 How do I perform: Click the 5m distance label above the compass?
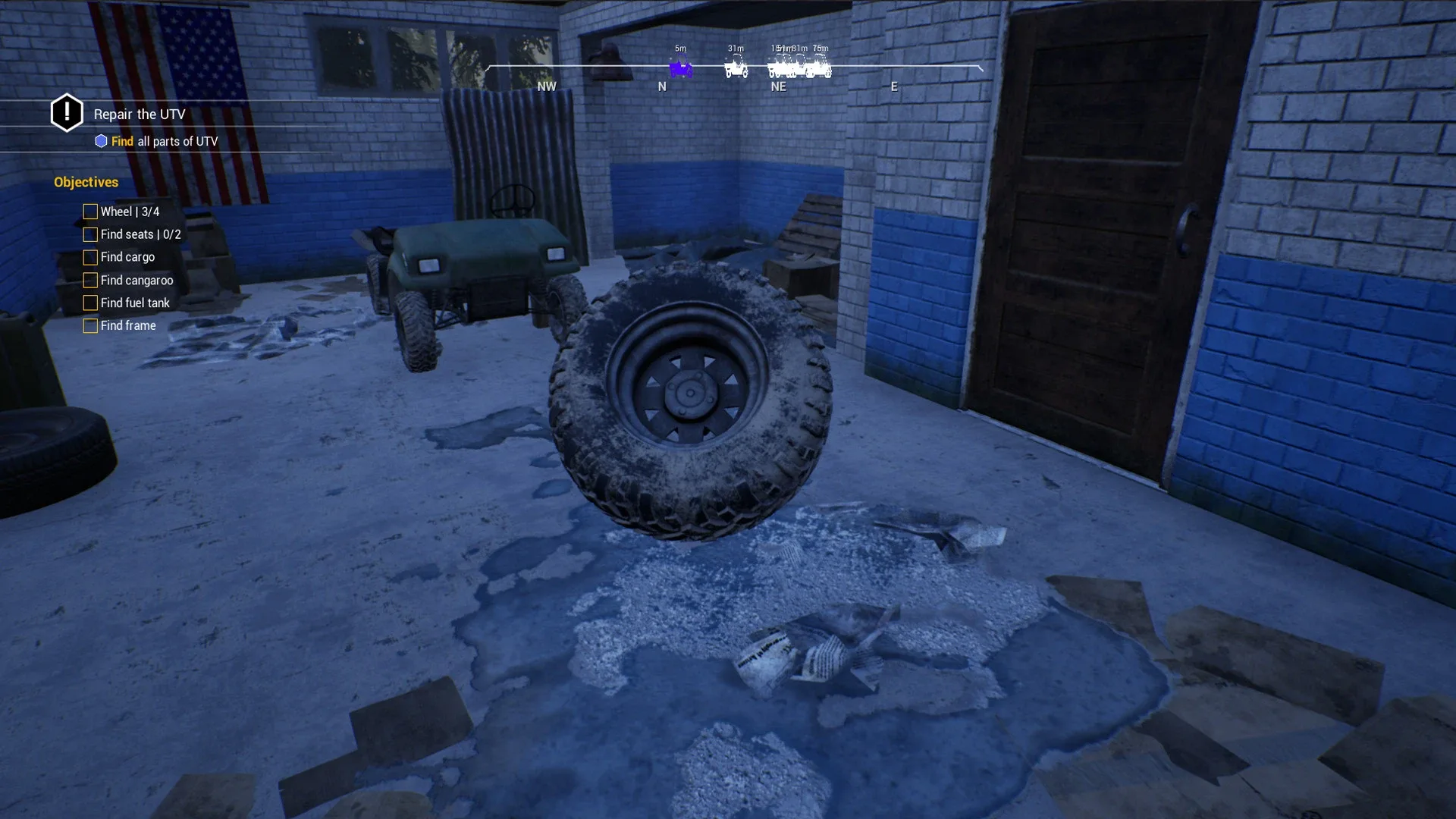[679, 48]
